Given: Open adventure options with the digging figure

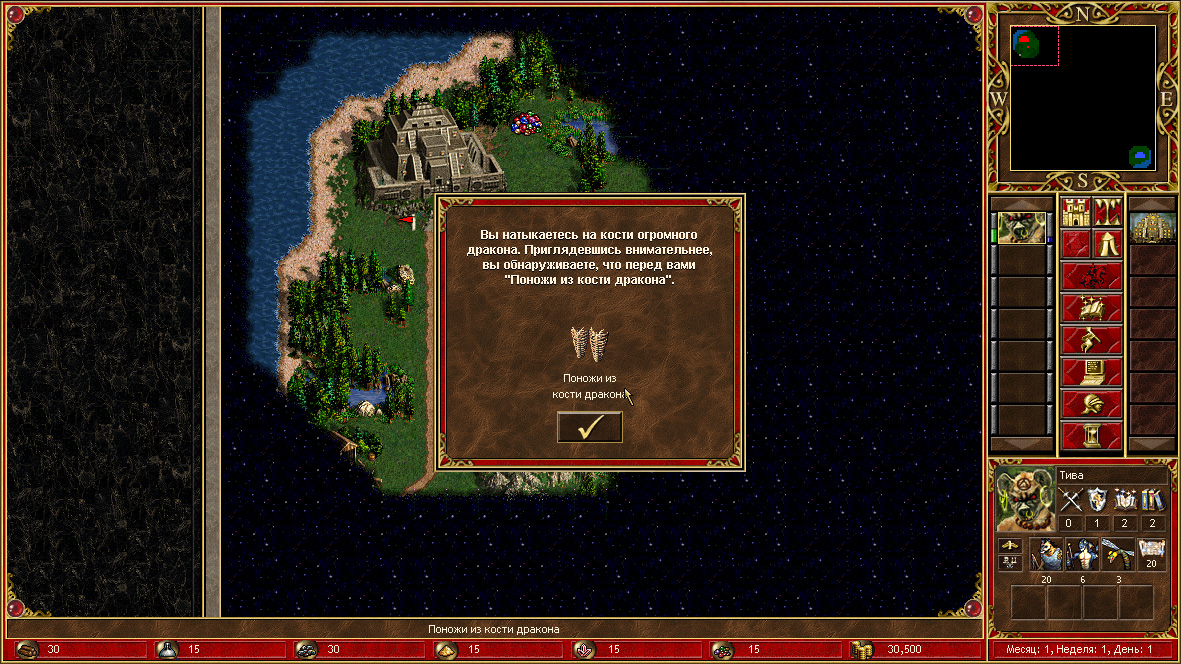Looking at the screenshot, I should tap(1091, 339).
